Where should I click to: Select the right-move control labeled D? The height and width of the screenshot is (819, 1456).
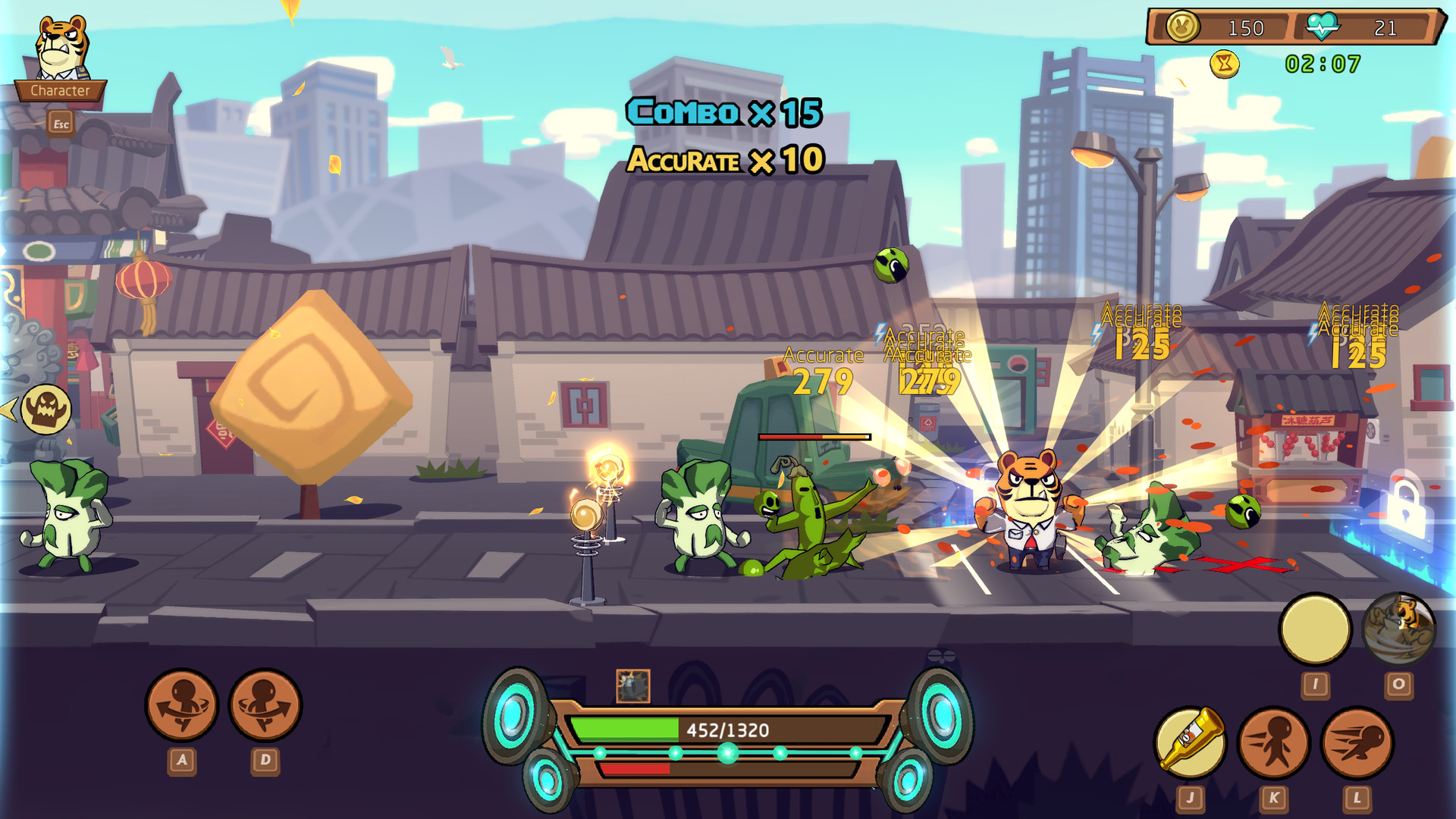point(265,705)
